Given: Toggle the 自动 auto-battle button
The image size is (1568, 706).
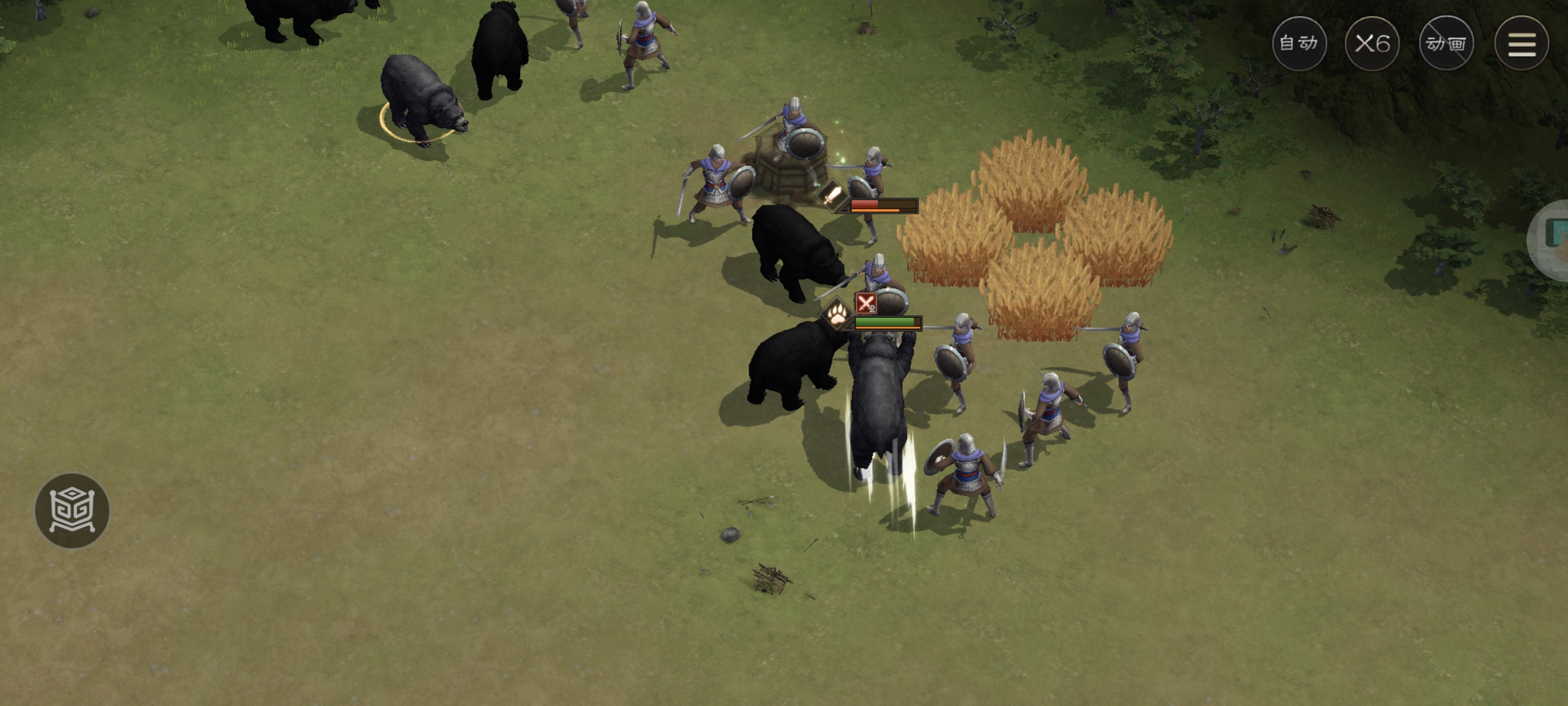Looking at the screenshot, I should tap(1299, 44).
